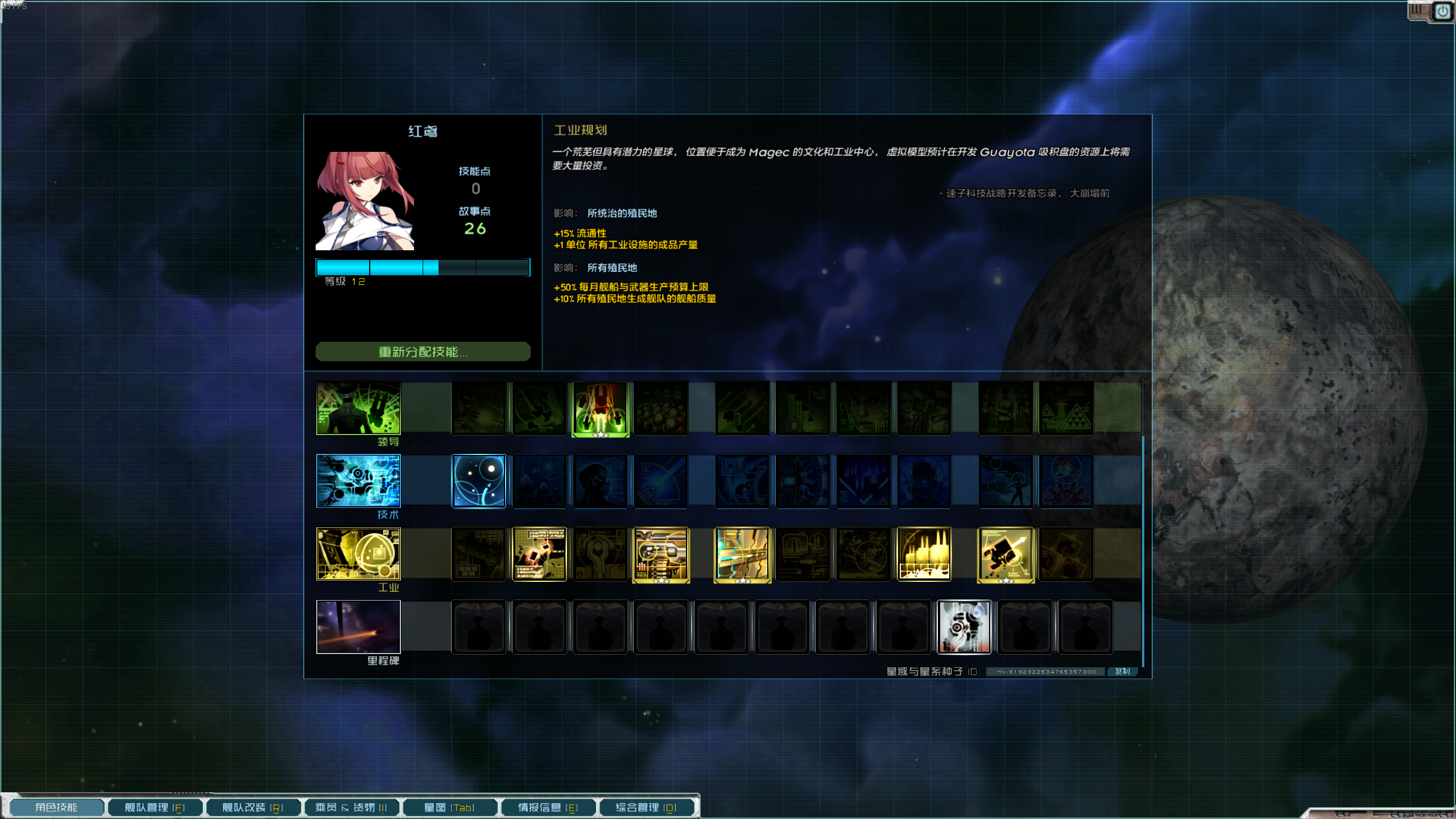
Task: Click the white unlocked milestone icon
Action: [x=965, y=627]
